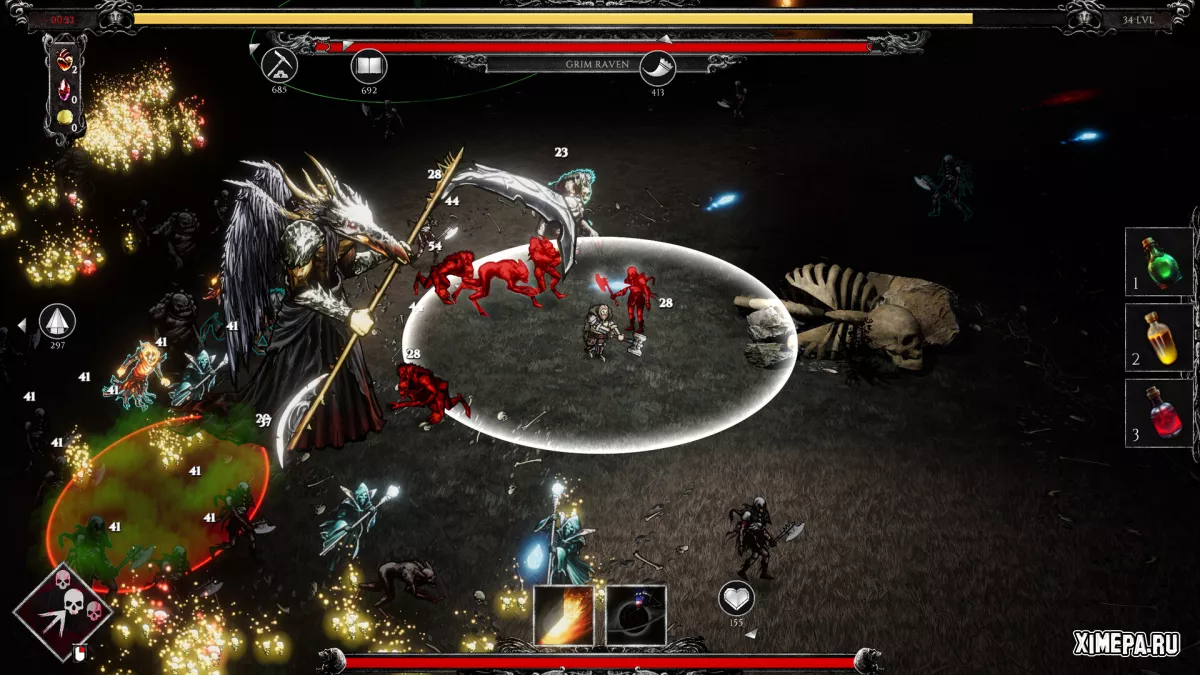
Task: Use the green potion in slot 1
Action: coord(1160,262)
